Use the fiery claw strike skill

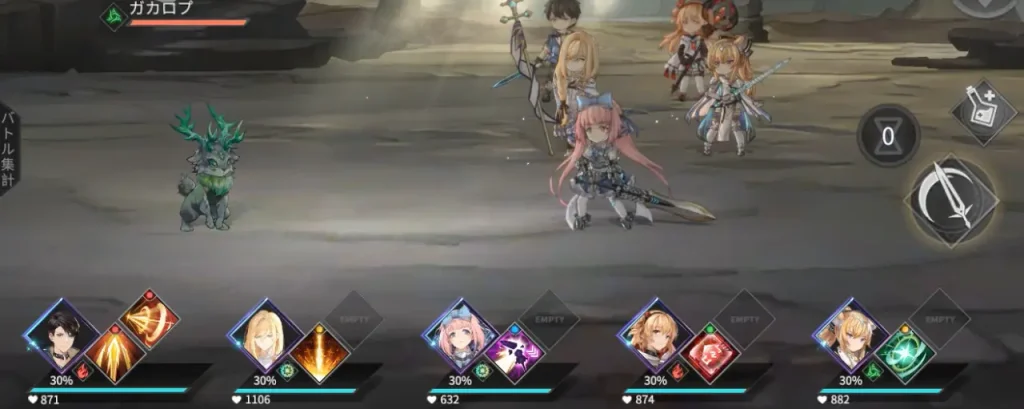coord(113,355)
